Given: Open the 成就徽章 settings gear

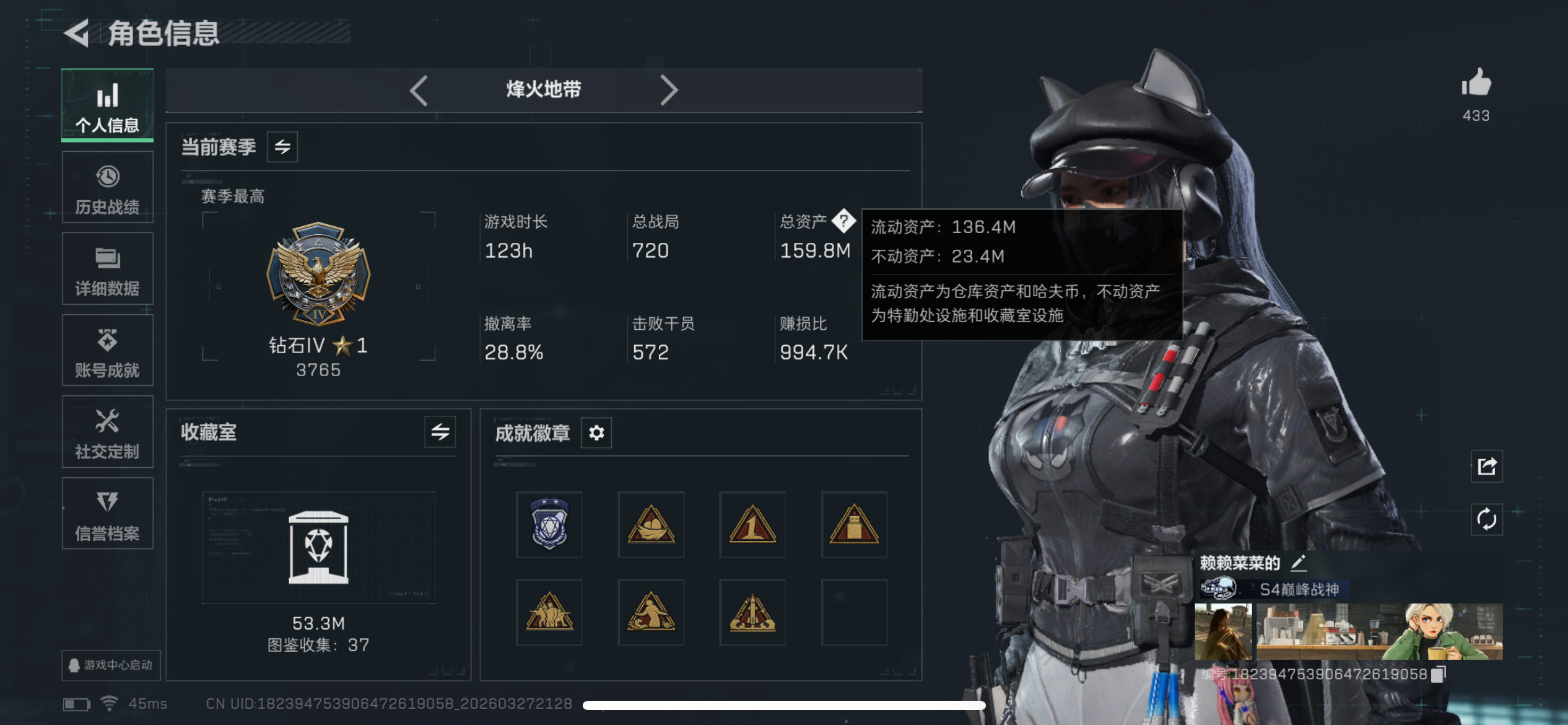Looking at the screenshot, I should (595, 433).
